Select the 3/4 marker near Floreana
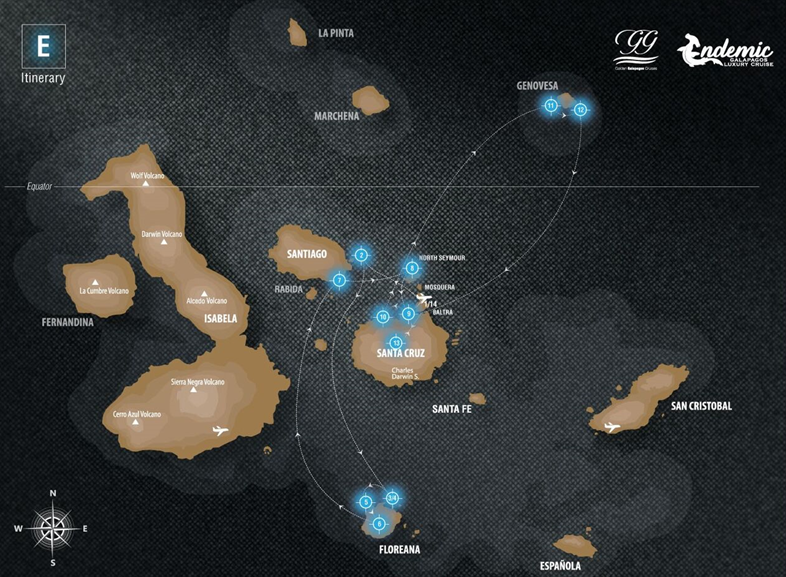786x577 pixels. (x=392, y=498)
